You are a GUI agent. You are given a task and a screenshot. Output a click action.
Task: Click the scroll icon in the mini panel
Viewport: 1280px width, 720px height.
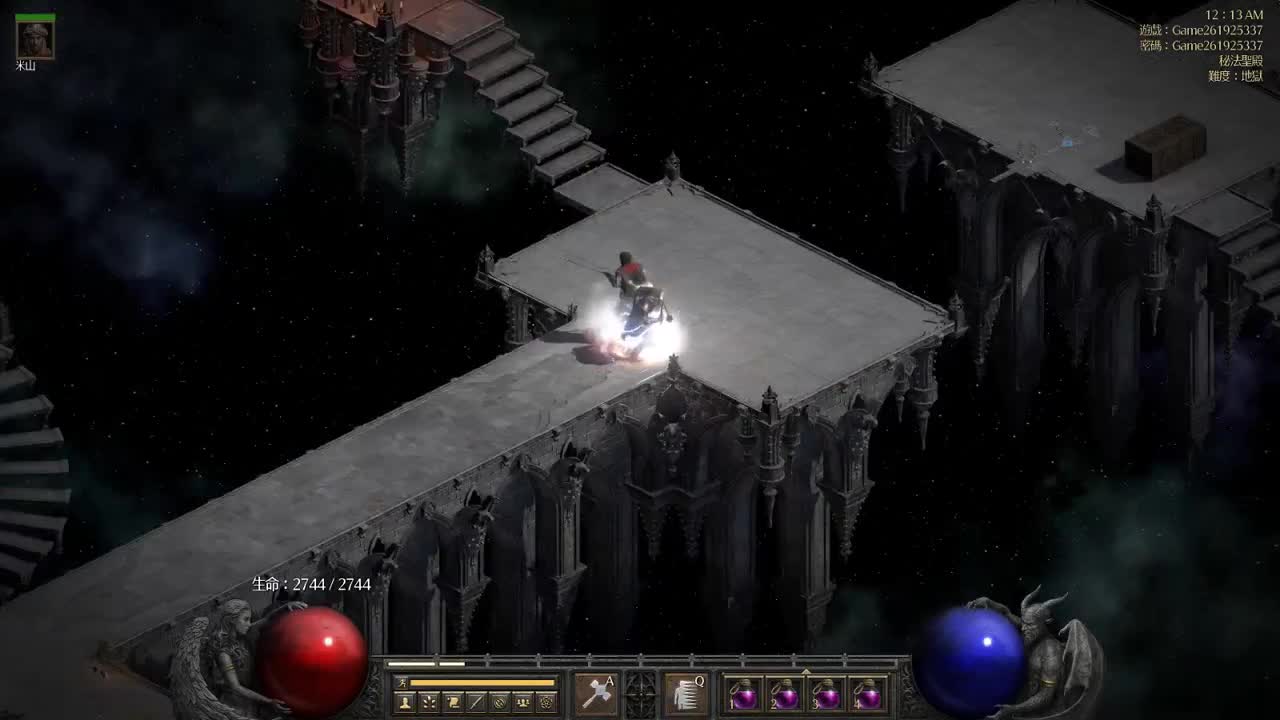(x=453, y=702)
